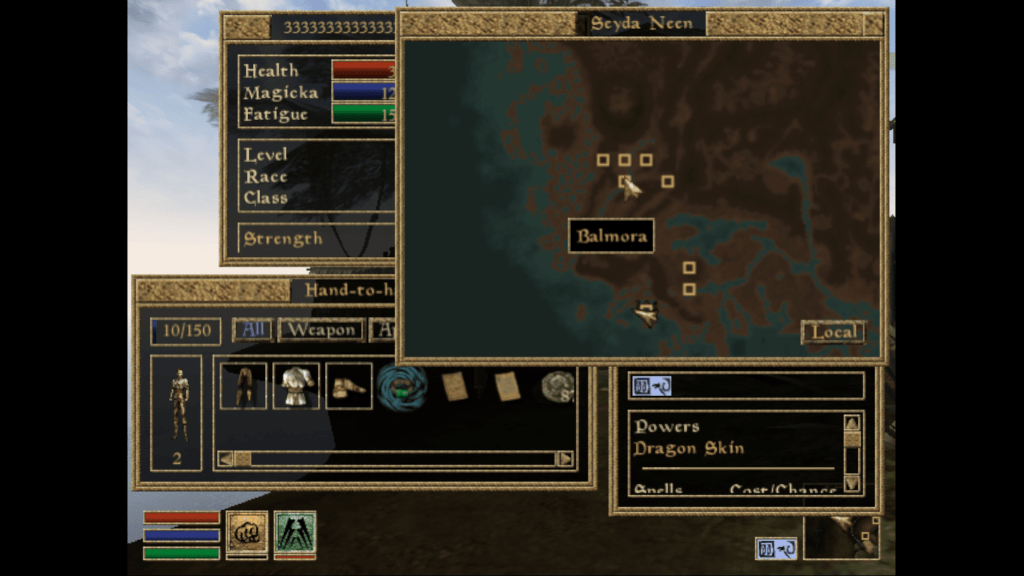Choose the Dragon Skin power
The width and height of the screenshot is (1024, 576).
click(x=689, y=448)
